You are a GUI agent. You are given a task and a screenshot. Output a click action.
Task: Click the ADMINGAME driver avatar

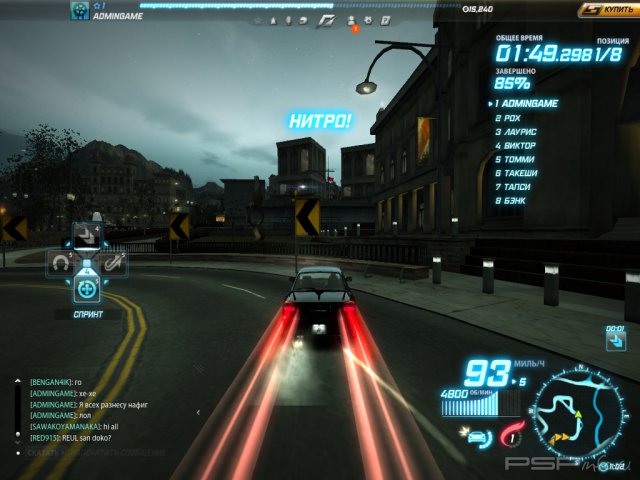click(x=79, y=11)
